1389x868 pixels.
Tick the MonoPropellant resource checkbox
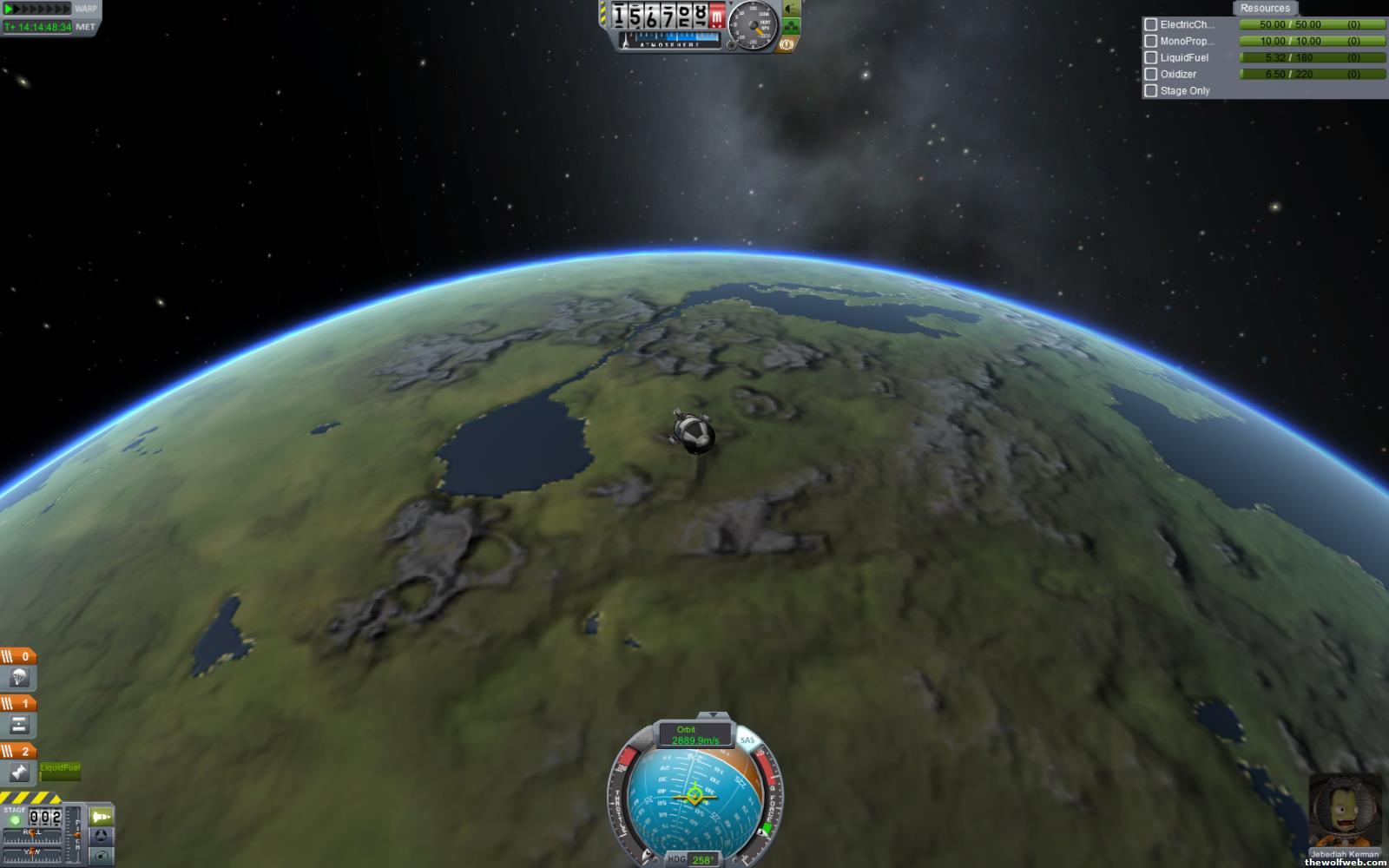tap(1151, 42)
